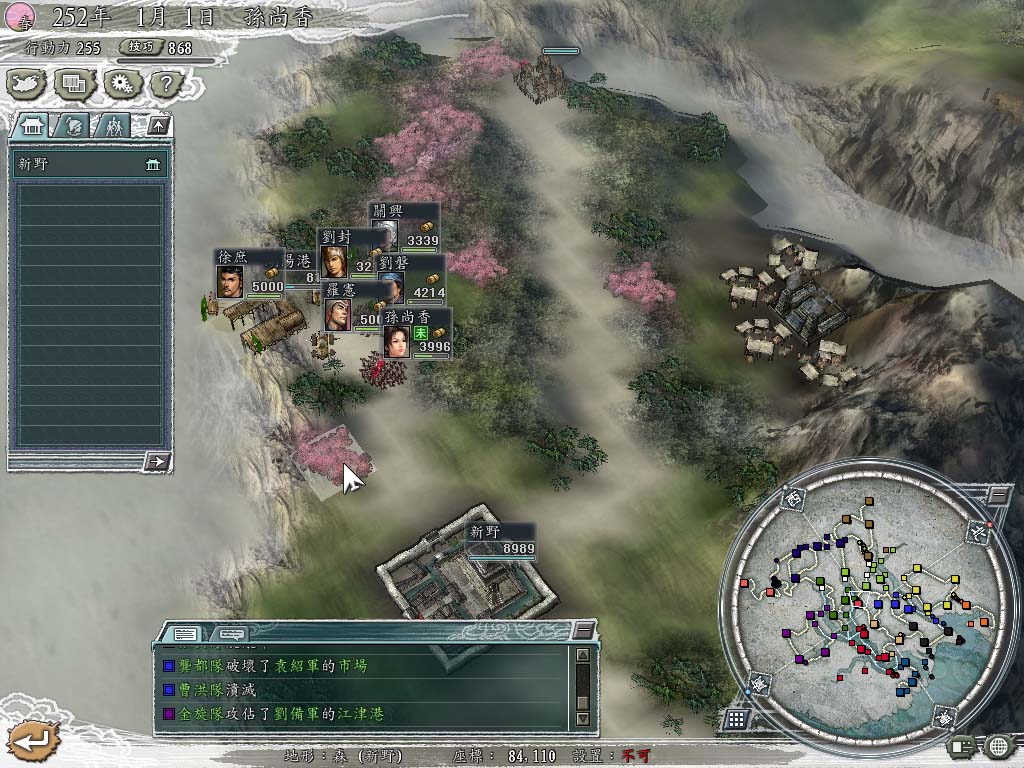Select 新野 in the city list

(x=88, y=165)
